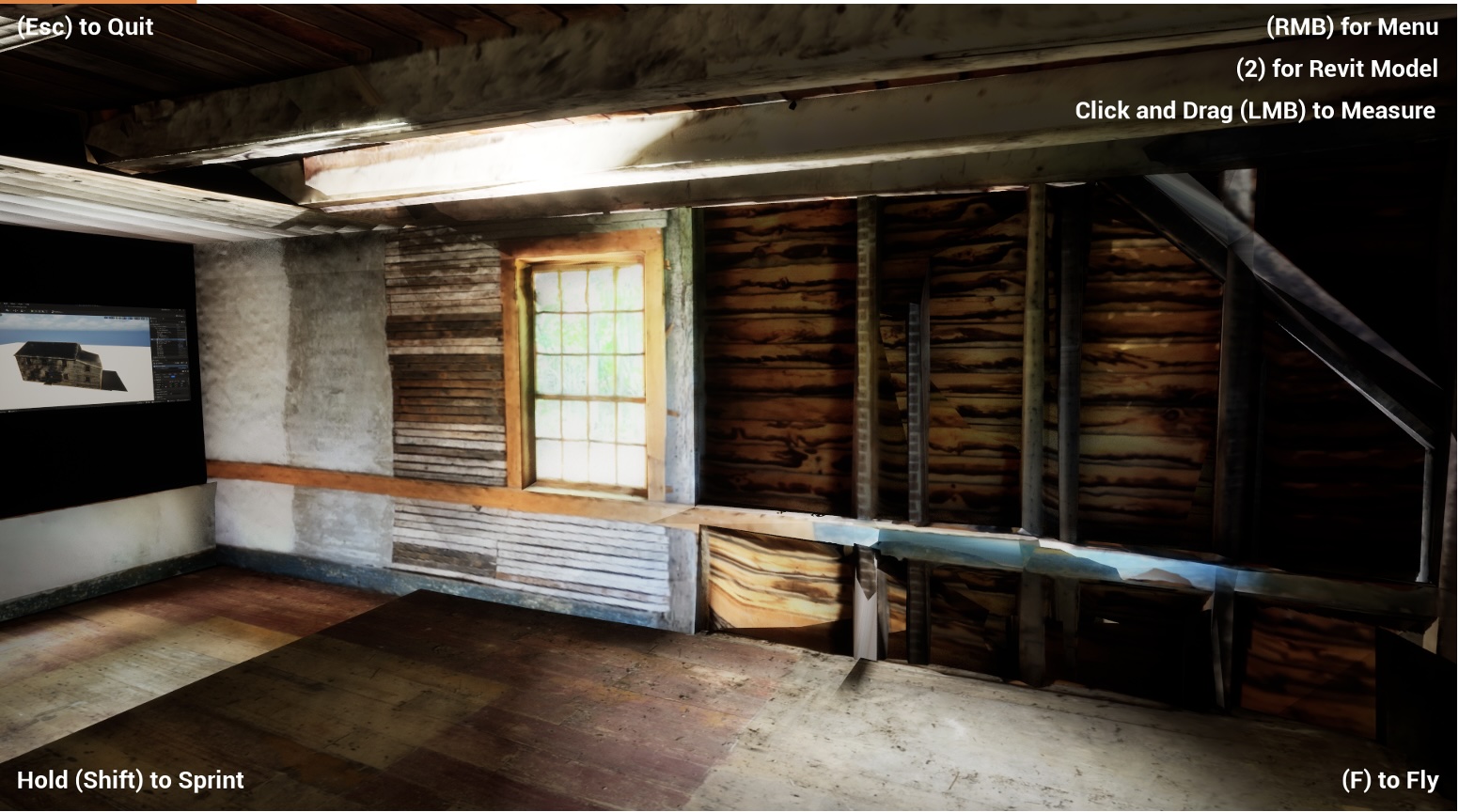Image resolution: width=1459 pixels, height=812 pixels.
Task: Click the search icon in the monitor's outliner header
Action: click(x=164, y=321)
